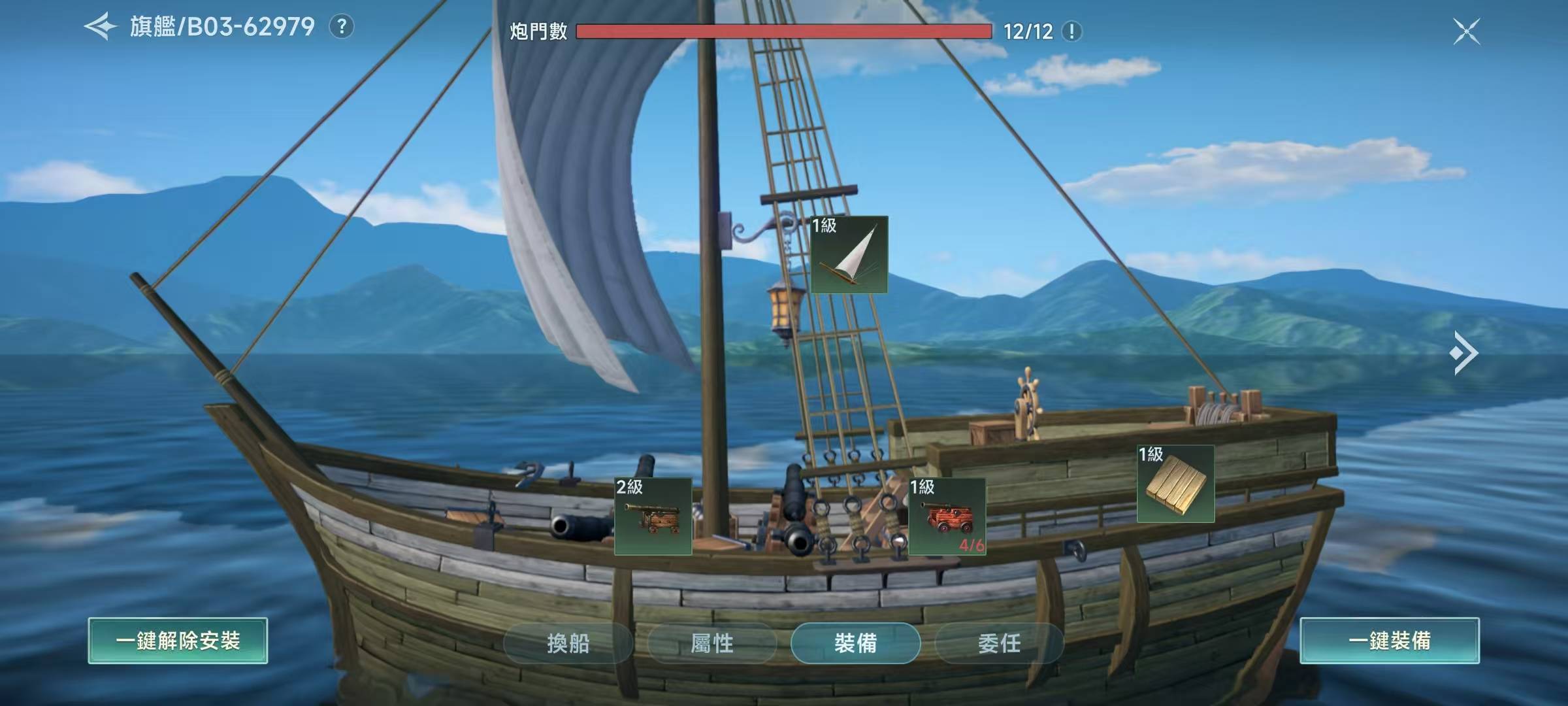Open the question mark help for flagship
Image resolution: width=1568 pixels, height=706 pixels.
click(341, 27)
